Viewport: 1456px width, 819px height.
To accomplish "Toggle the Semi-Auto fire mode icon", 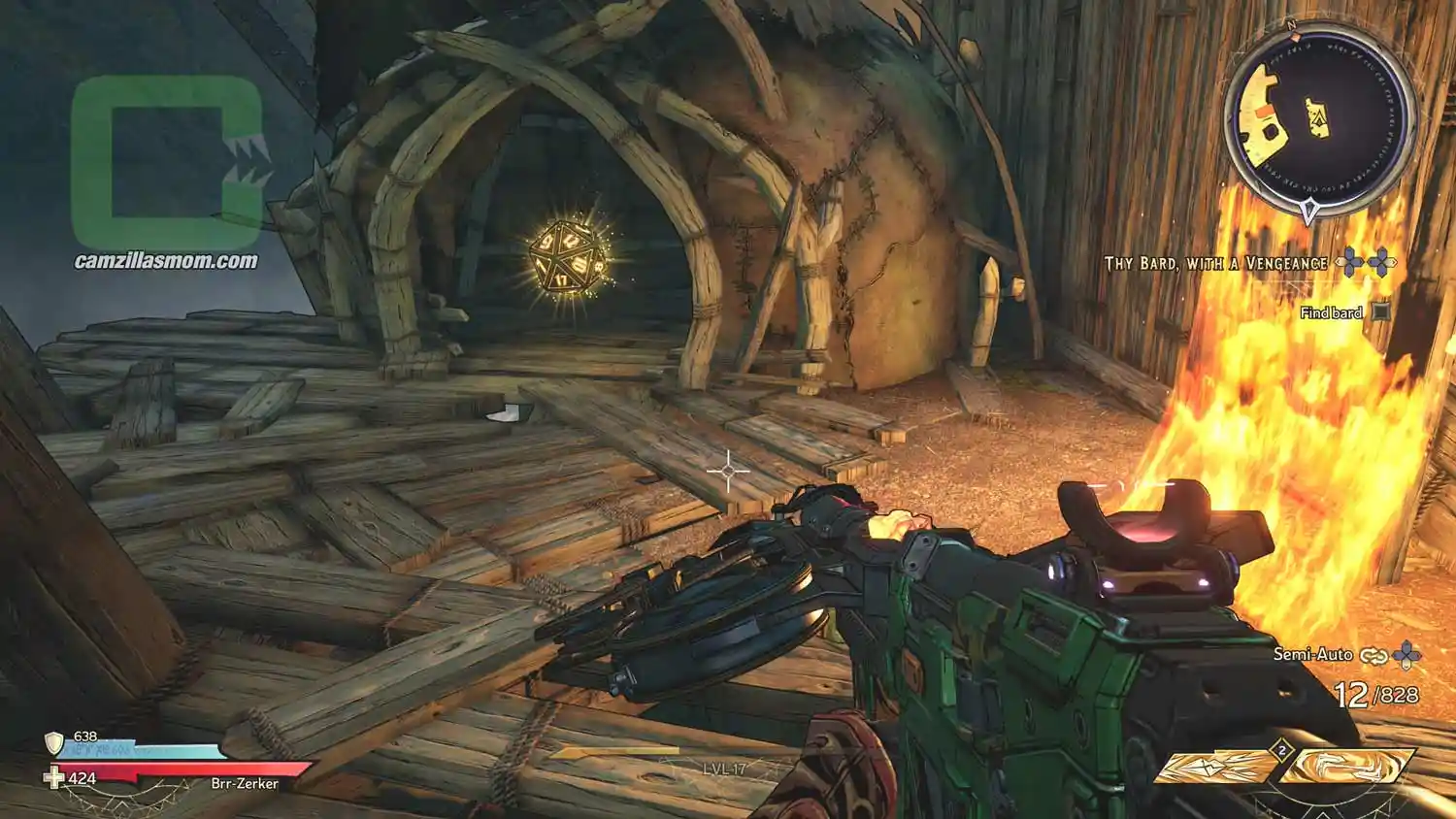I will pyautogui.click(x=1373, y=656).
